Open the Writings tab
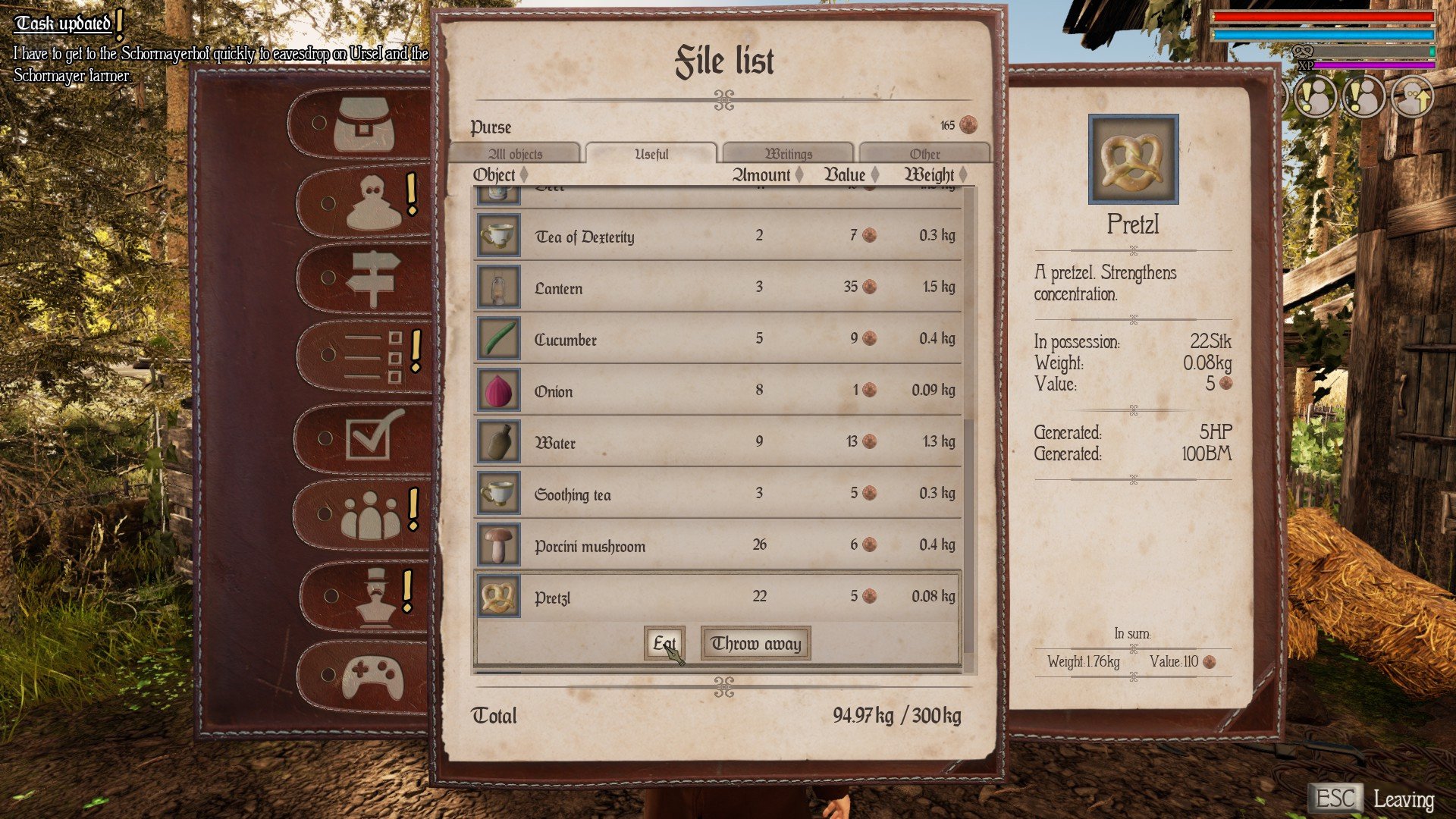This screenshot has height=819, width=1456. click(x=788, y=154)
